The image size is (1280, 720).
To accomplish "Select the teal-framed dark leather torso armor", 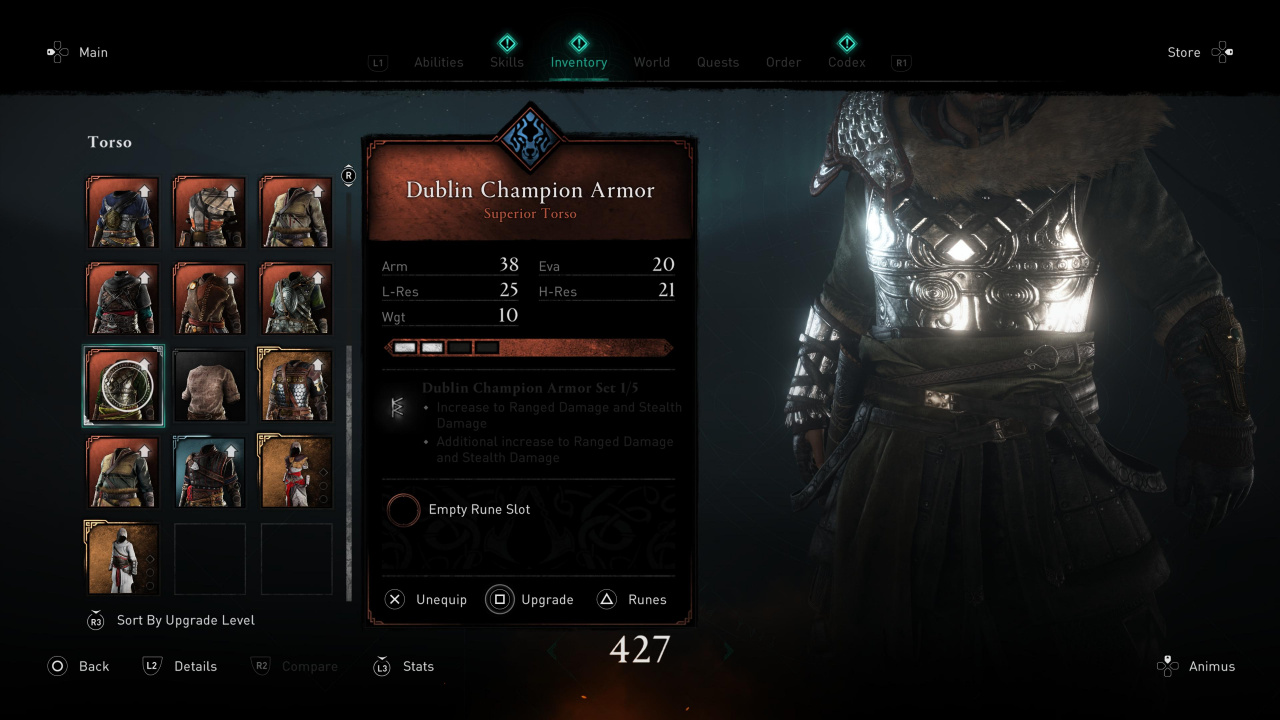I will coord(210,472).
